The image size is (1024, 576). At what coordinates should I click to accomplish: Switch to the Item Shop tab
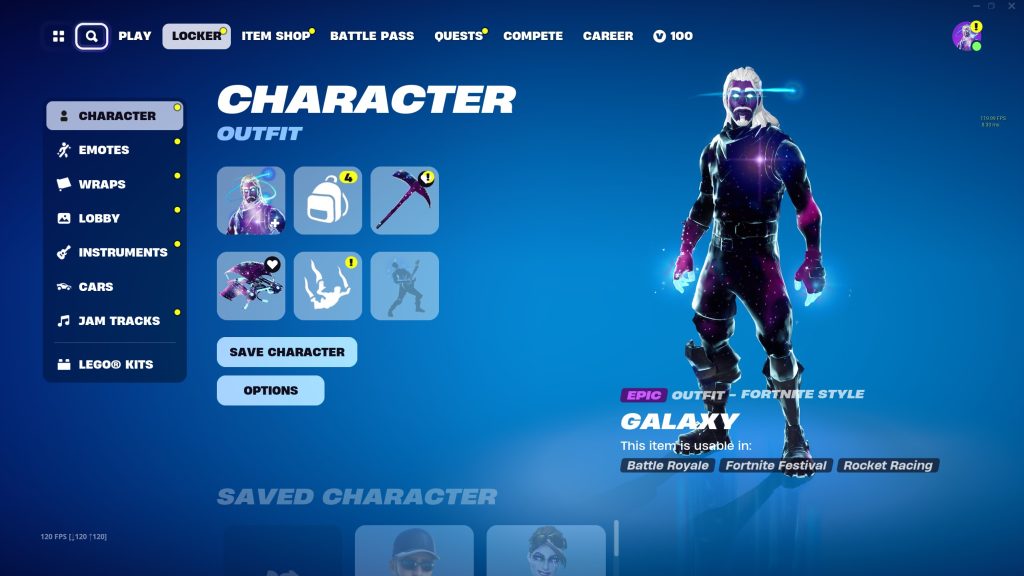point(276,36)
